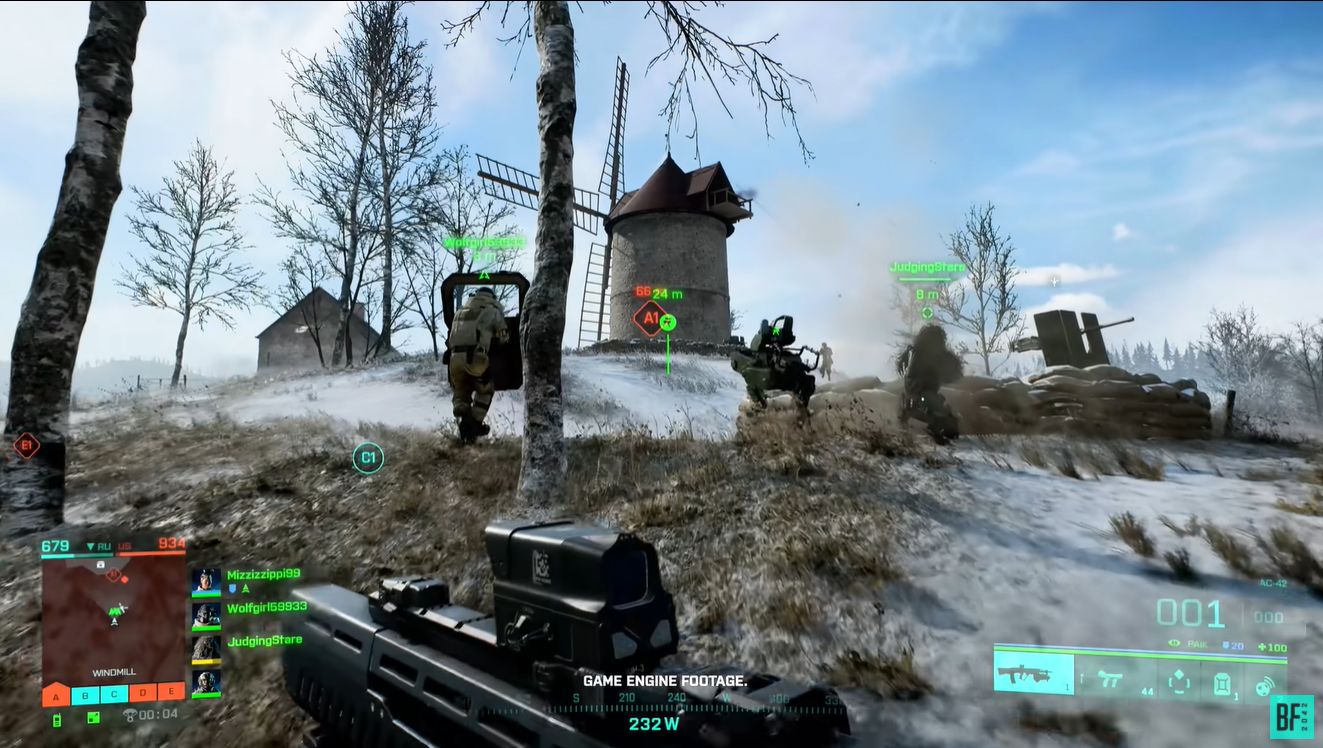Use the throwable sensor grenade slot
The height and width of the screenshot is (748, 1323).
(1265, 685)
